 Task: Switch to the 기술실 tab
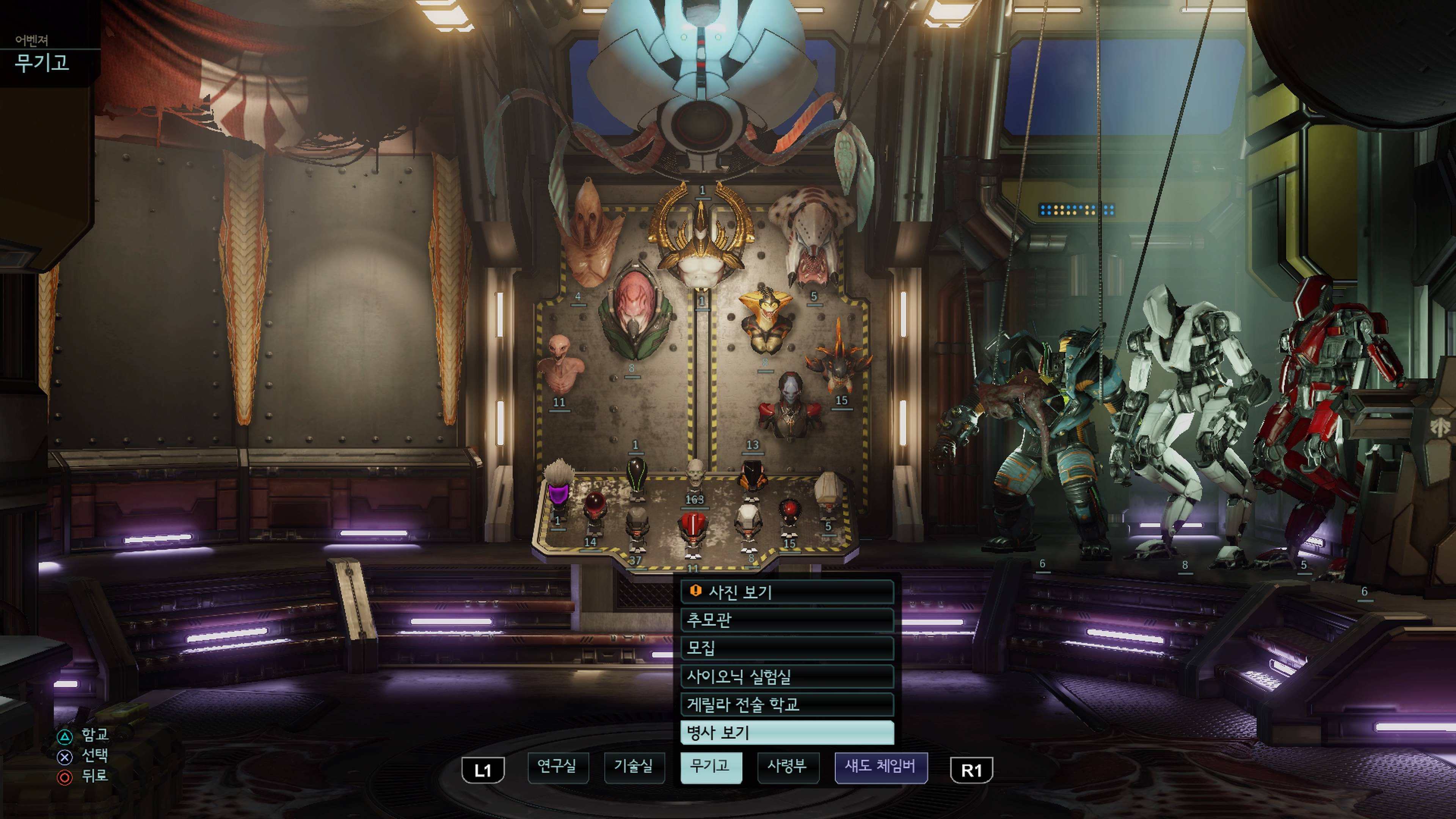(x=634, y=767)
